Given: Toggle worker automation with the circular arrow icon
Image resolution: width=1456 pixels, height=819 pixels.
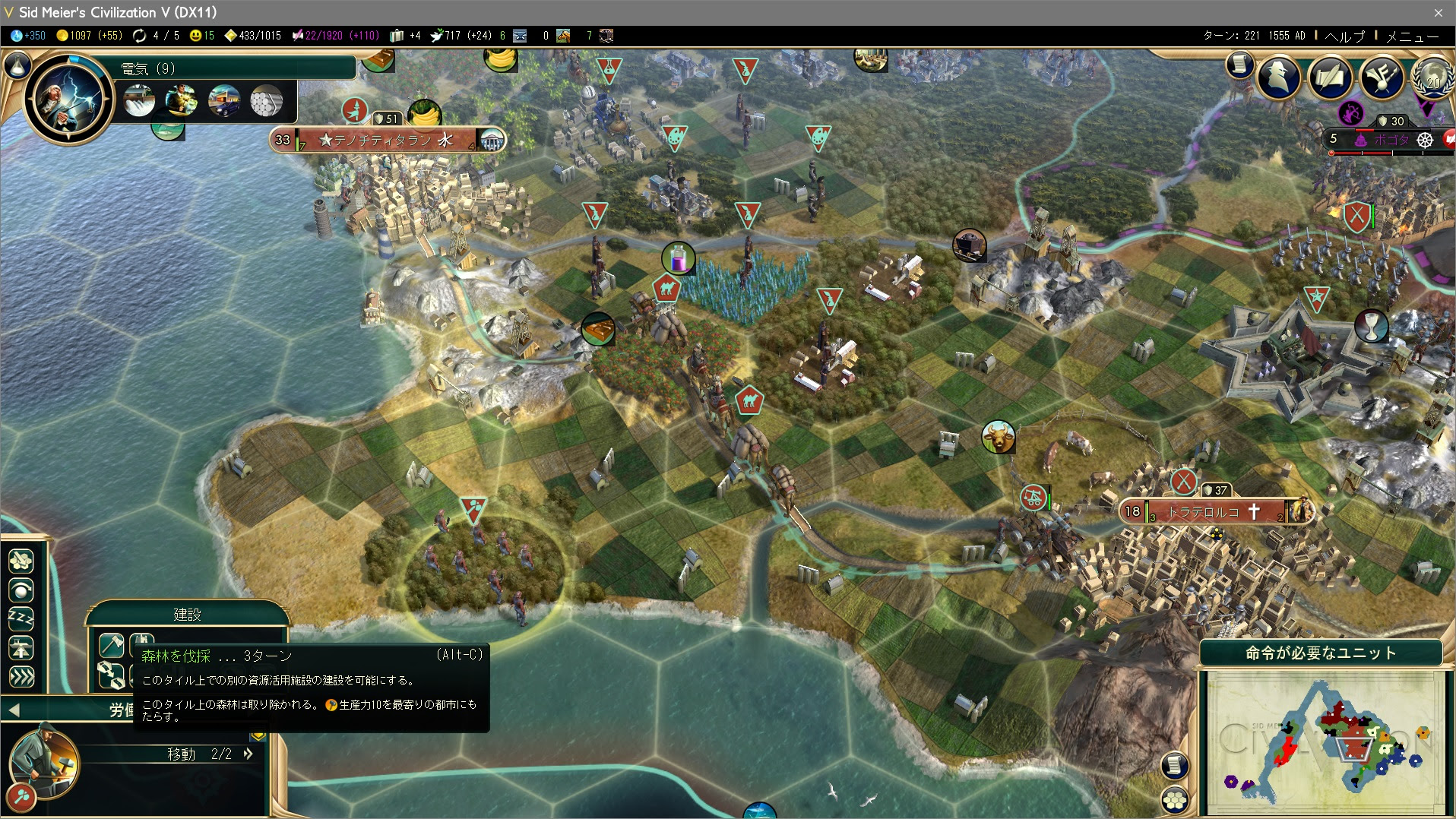Looking at the screenshot, I should [21, 590].
